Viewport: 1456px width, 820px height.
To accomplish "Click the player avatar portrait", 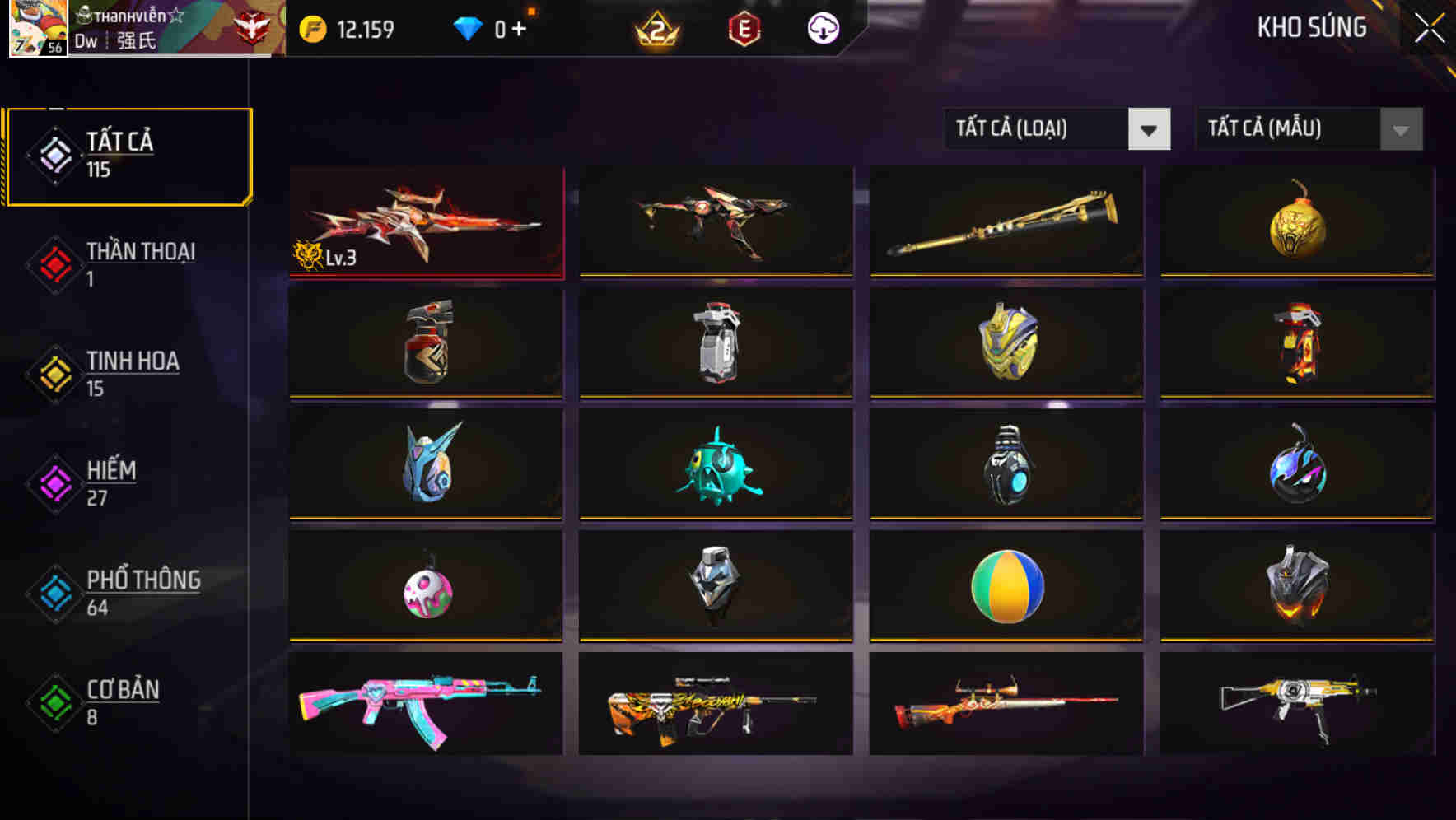I will 36,29.
